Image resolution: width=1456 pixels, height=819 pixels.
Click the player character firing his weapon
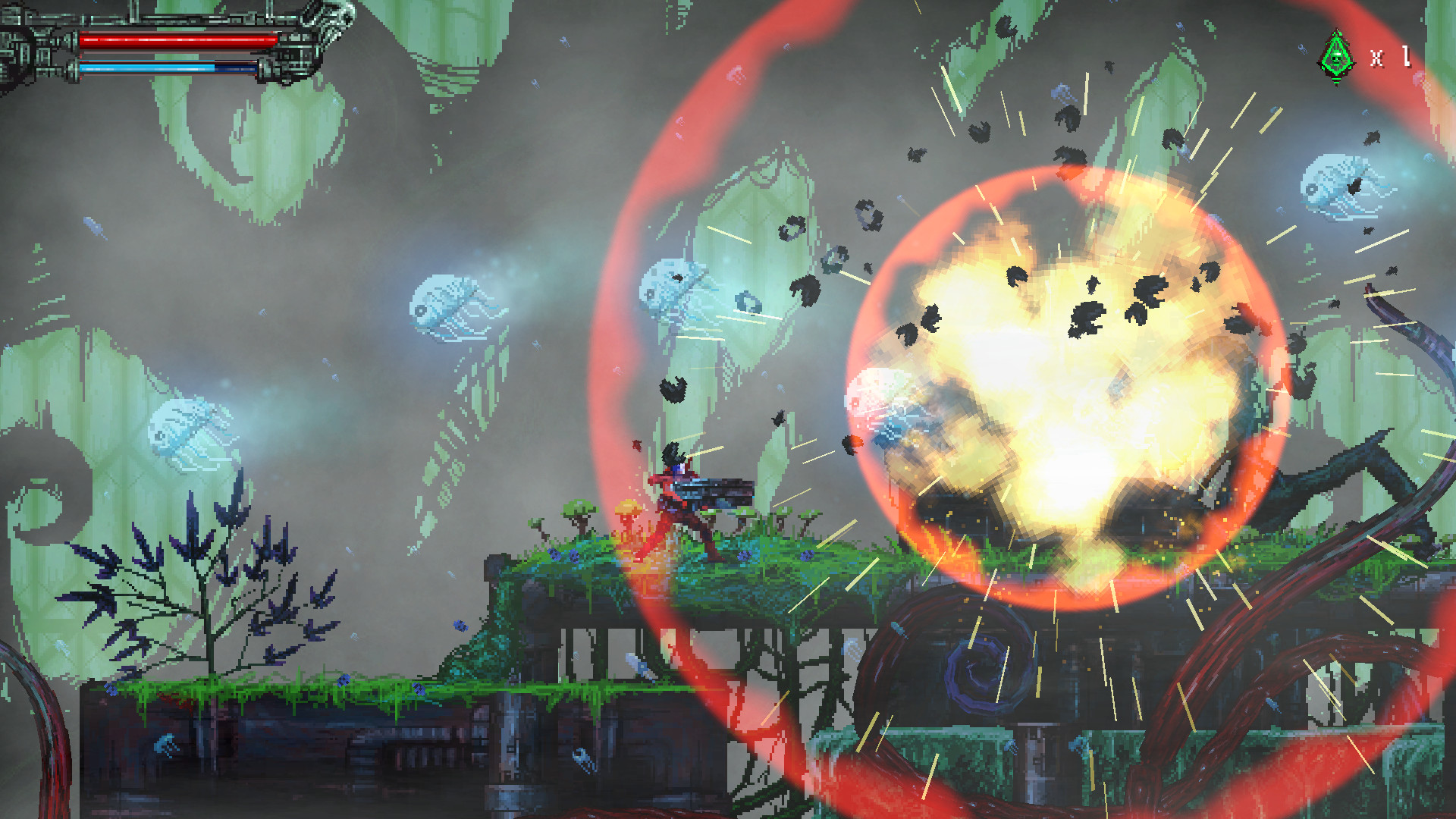[675, 500]
